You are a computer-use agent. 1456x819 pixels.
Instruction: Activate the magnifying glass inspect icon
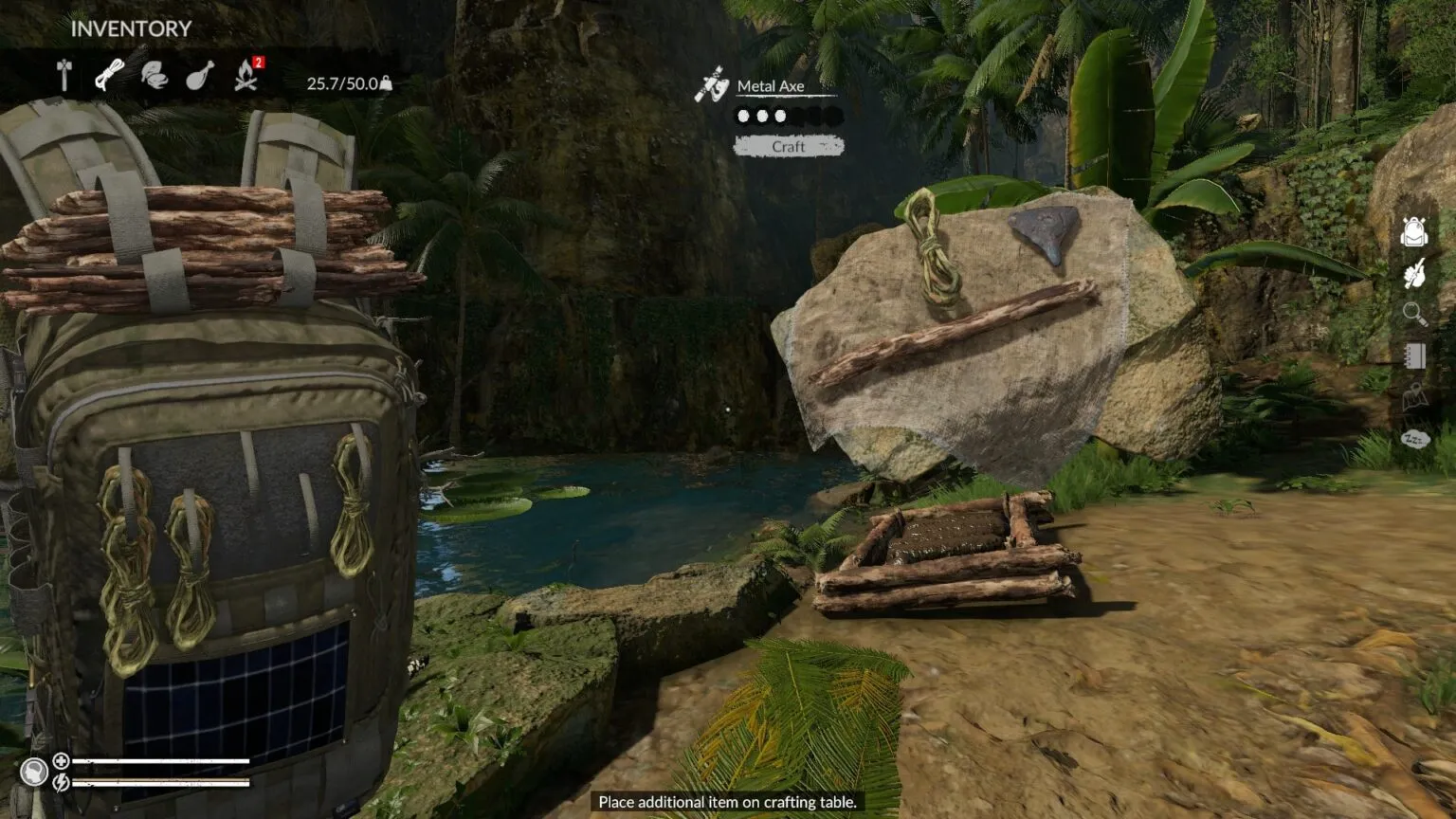[x=1413, y=314]
